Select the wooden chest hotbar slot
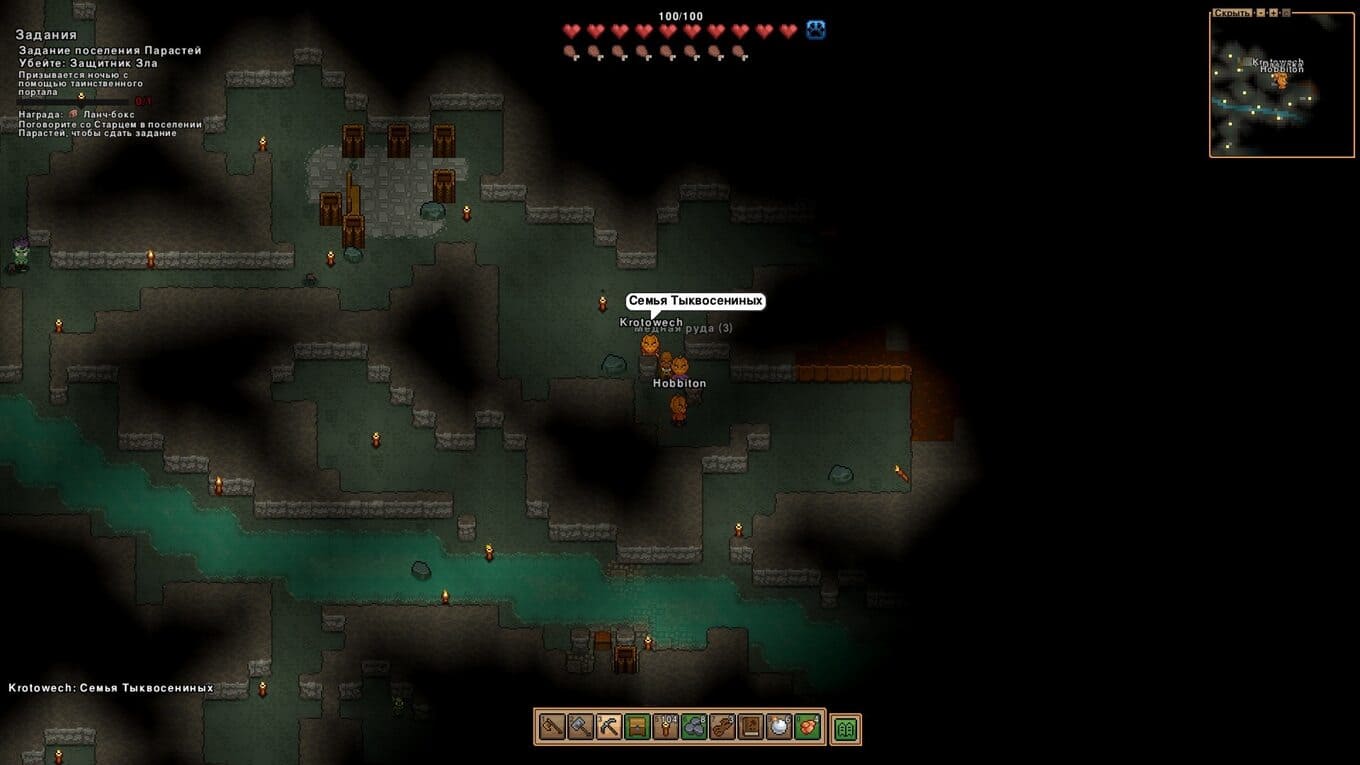Image resolution: width=1360 pixels, height=765 pixels. [x=637, y=727]
